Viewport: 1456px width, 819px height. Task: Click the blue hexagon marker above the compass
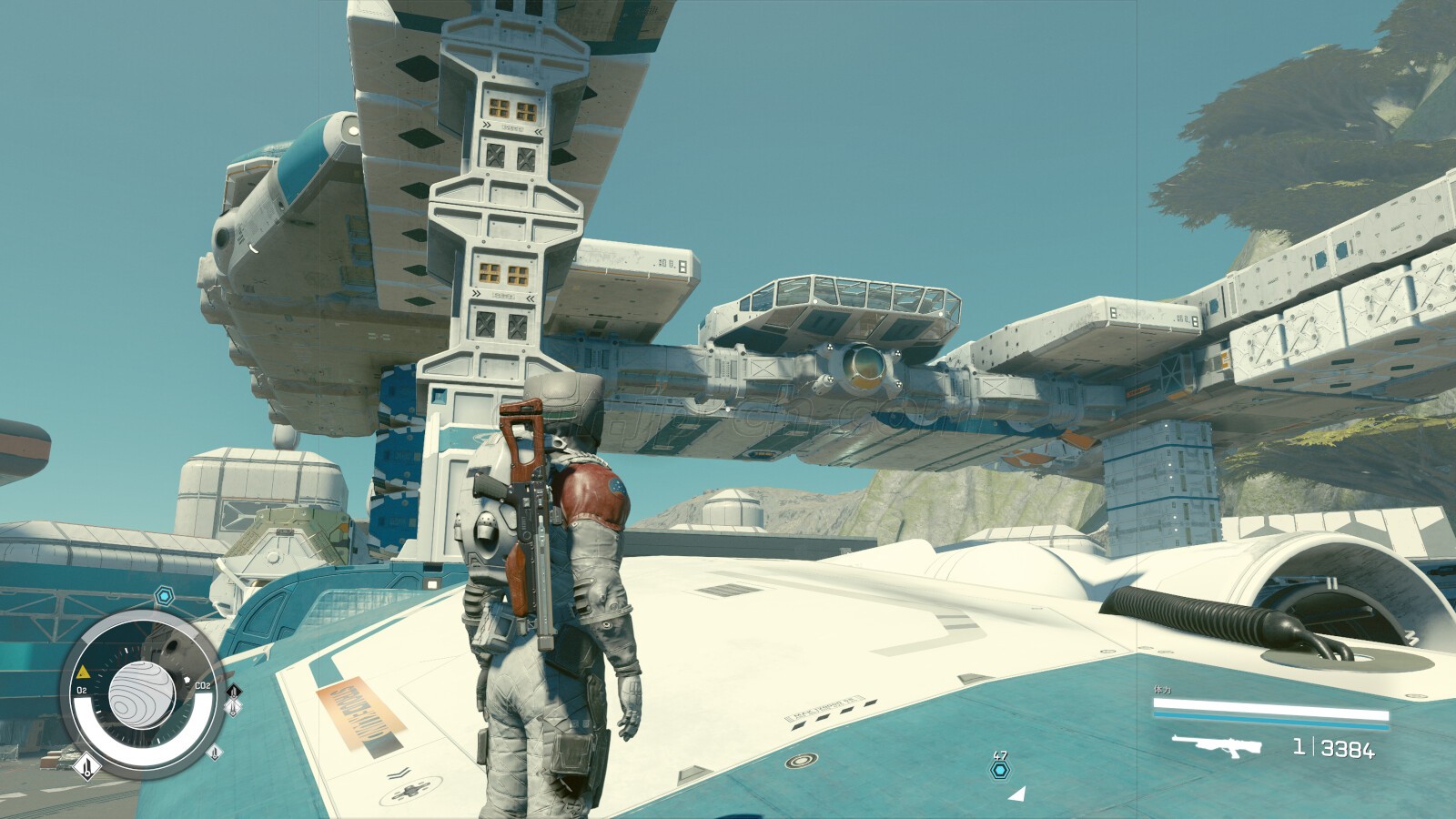164,596
